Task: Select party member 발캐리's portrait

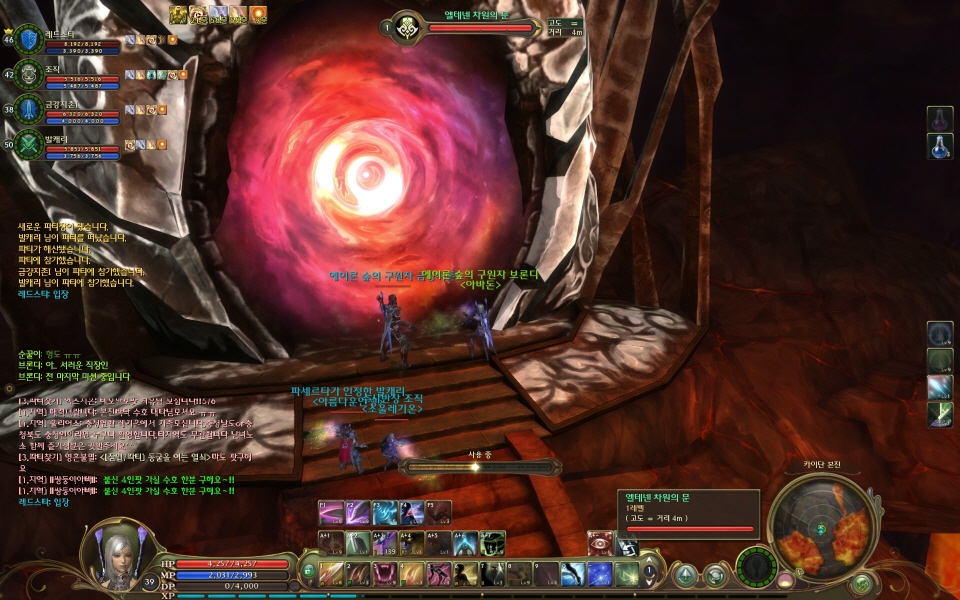Action: point(30,143)
